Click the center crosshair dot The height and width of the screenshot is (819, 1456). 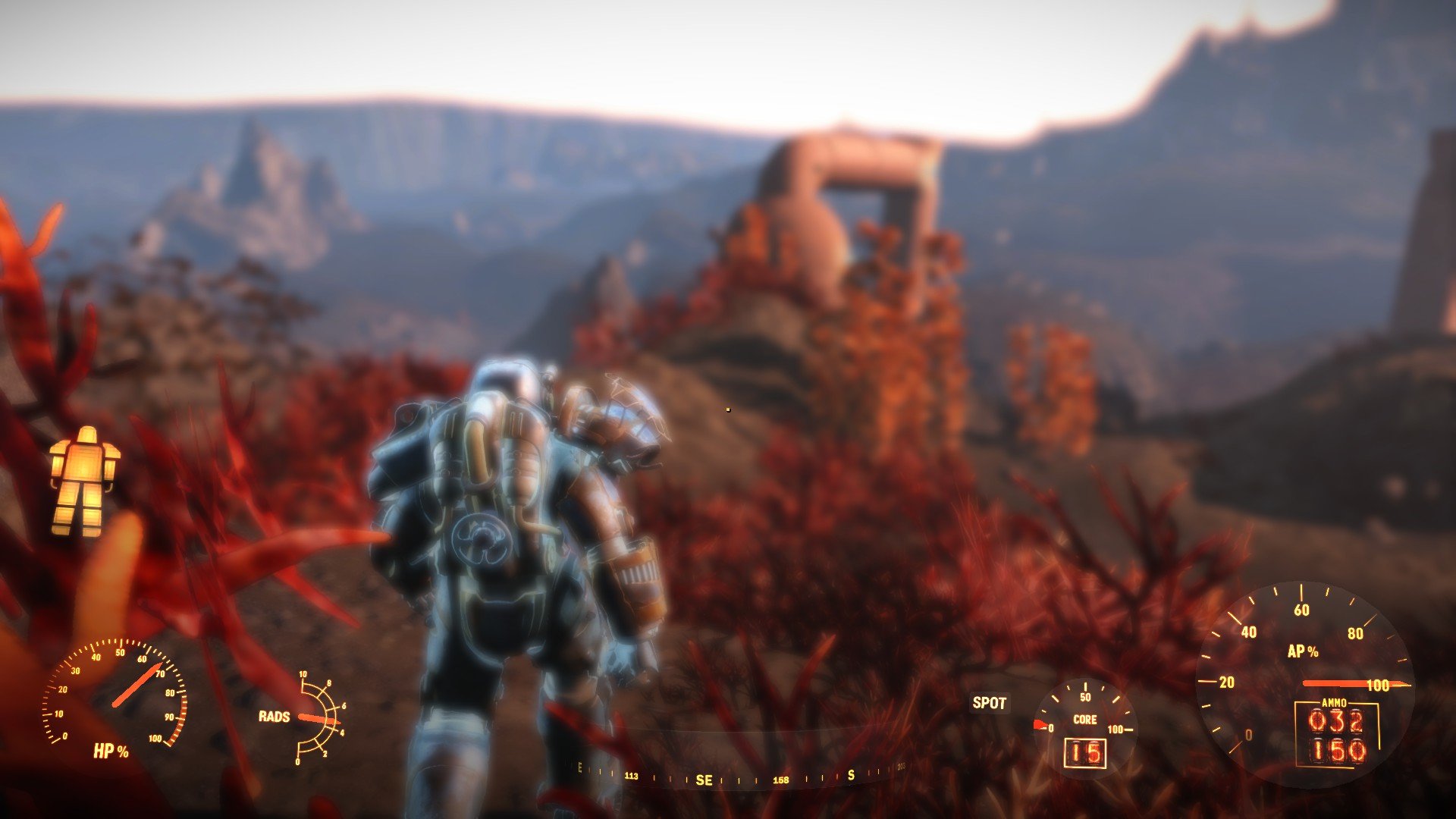point(728,409)
